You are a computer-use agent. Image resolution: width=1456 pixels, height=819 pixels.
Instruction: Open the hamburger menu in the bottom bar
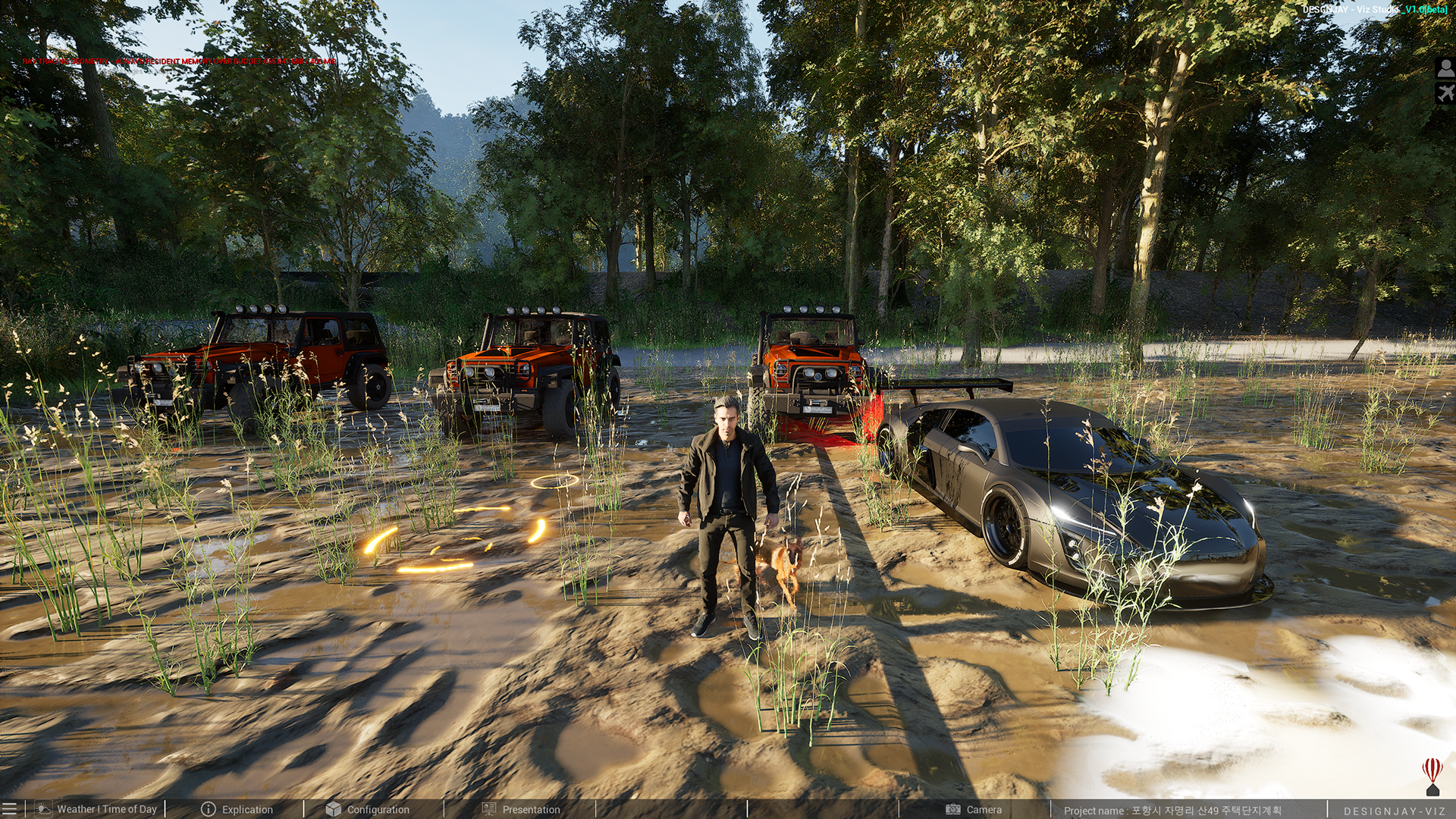pyautogui.click(x=9, y=809)
